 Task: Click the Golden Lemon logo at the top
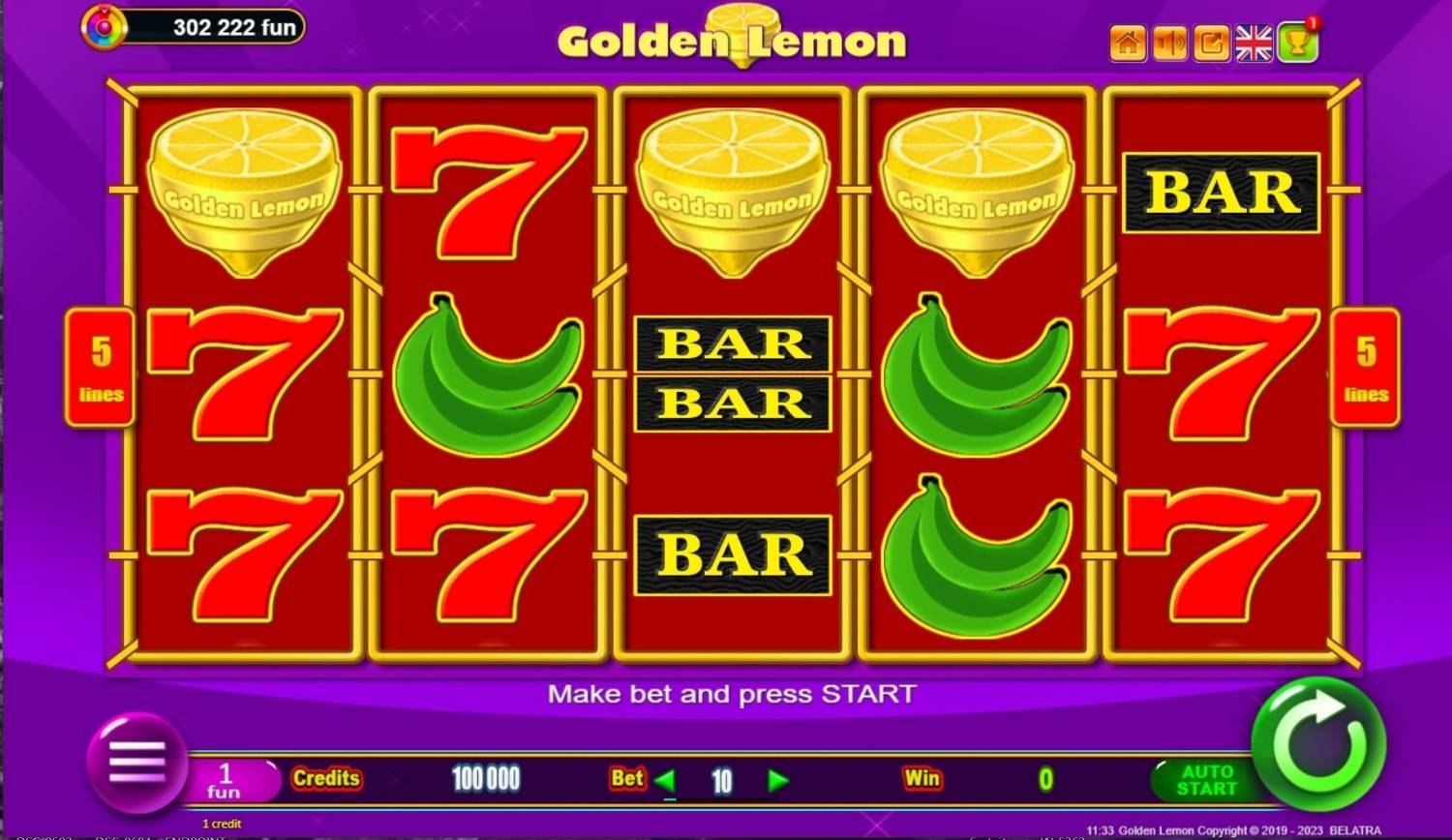click(x=731, y=39)
